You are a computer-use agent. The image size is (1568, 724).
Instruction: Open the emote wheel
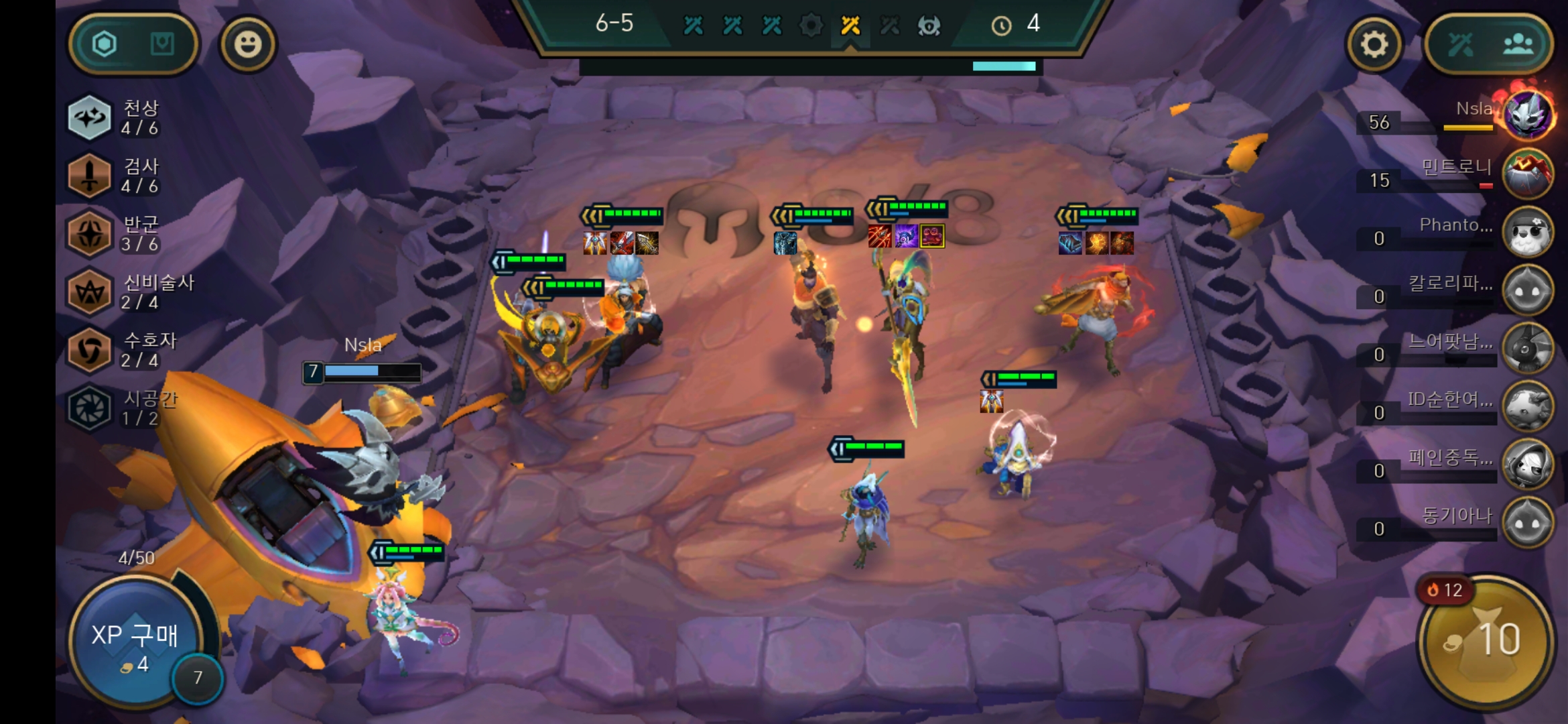coord(249,44)
